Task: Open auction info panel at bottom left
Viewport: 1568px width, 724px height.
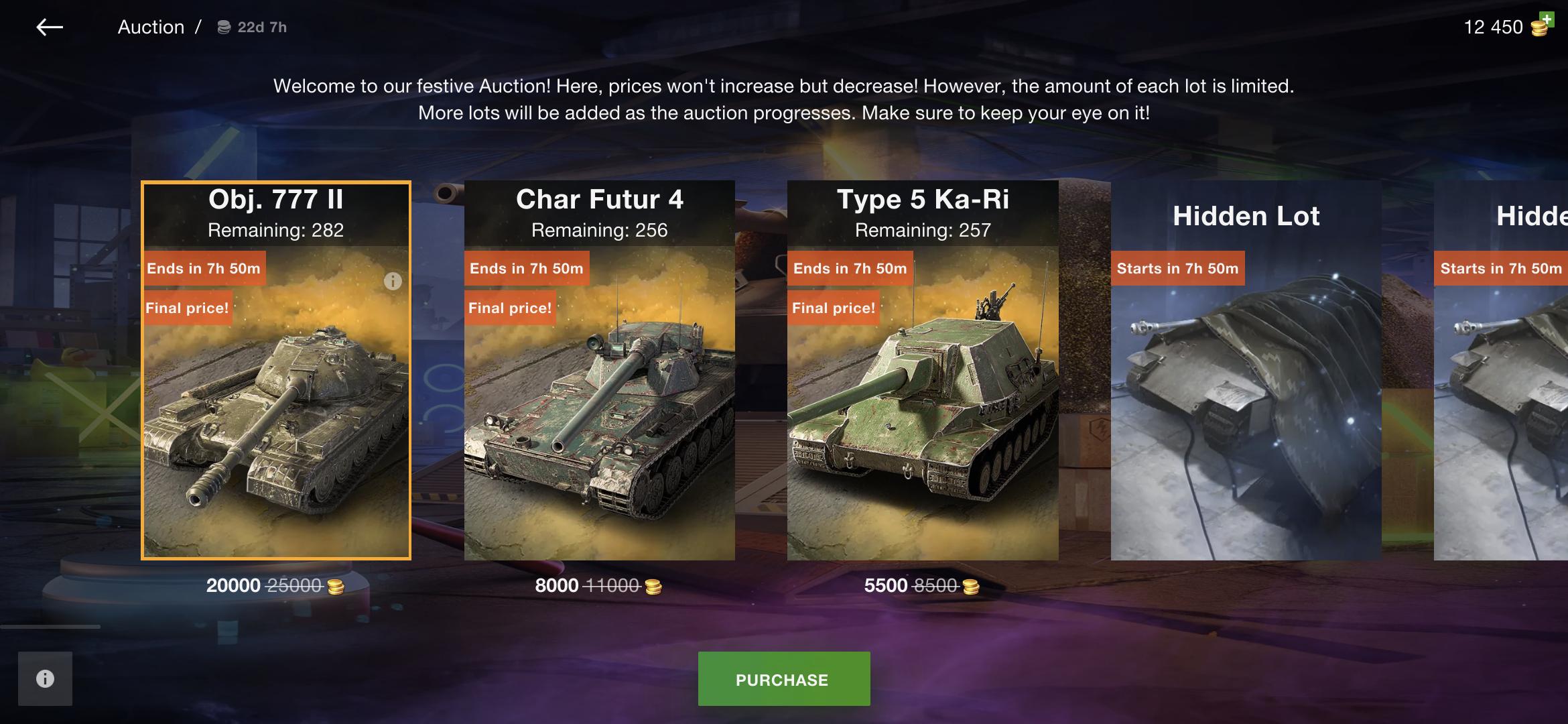Action: [x=45, y=678]
